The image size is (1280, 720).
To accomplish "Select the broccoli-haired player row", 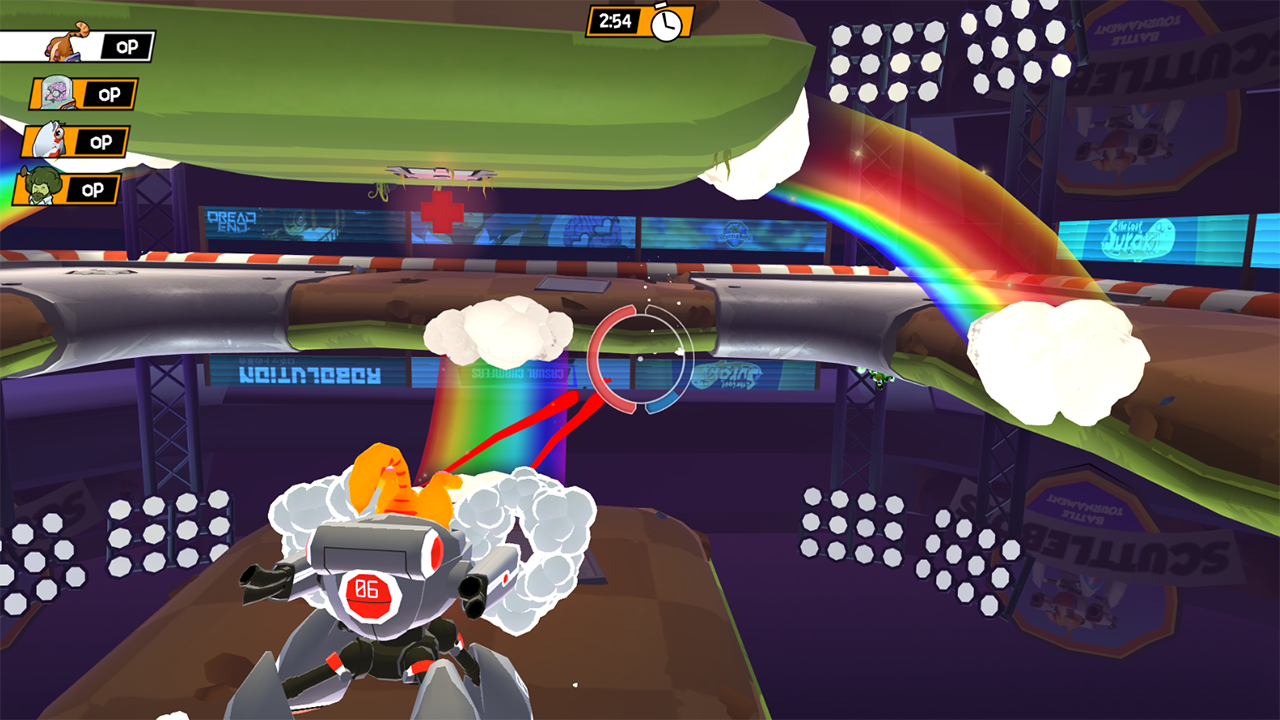I will pos(68,190).
